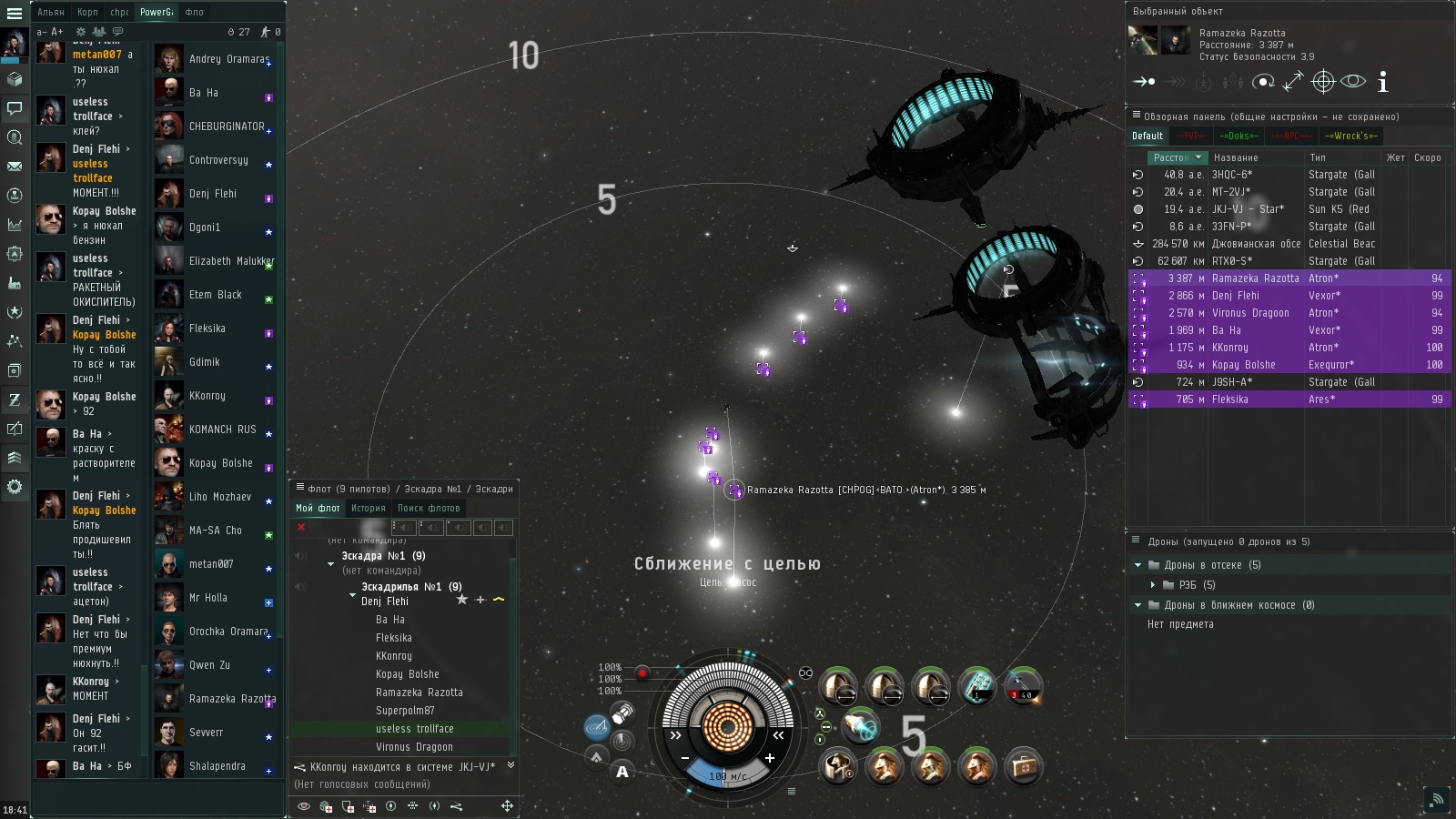Viewport: 1456px width, 819px height.
Task: Click the look-at eye icon
Action: click(1353, 81)
